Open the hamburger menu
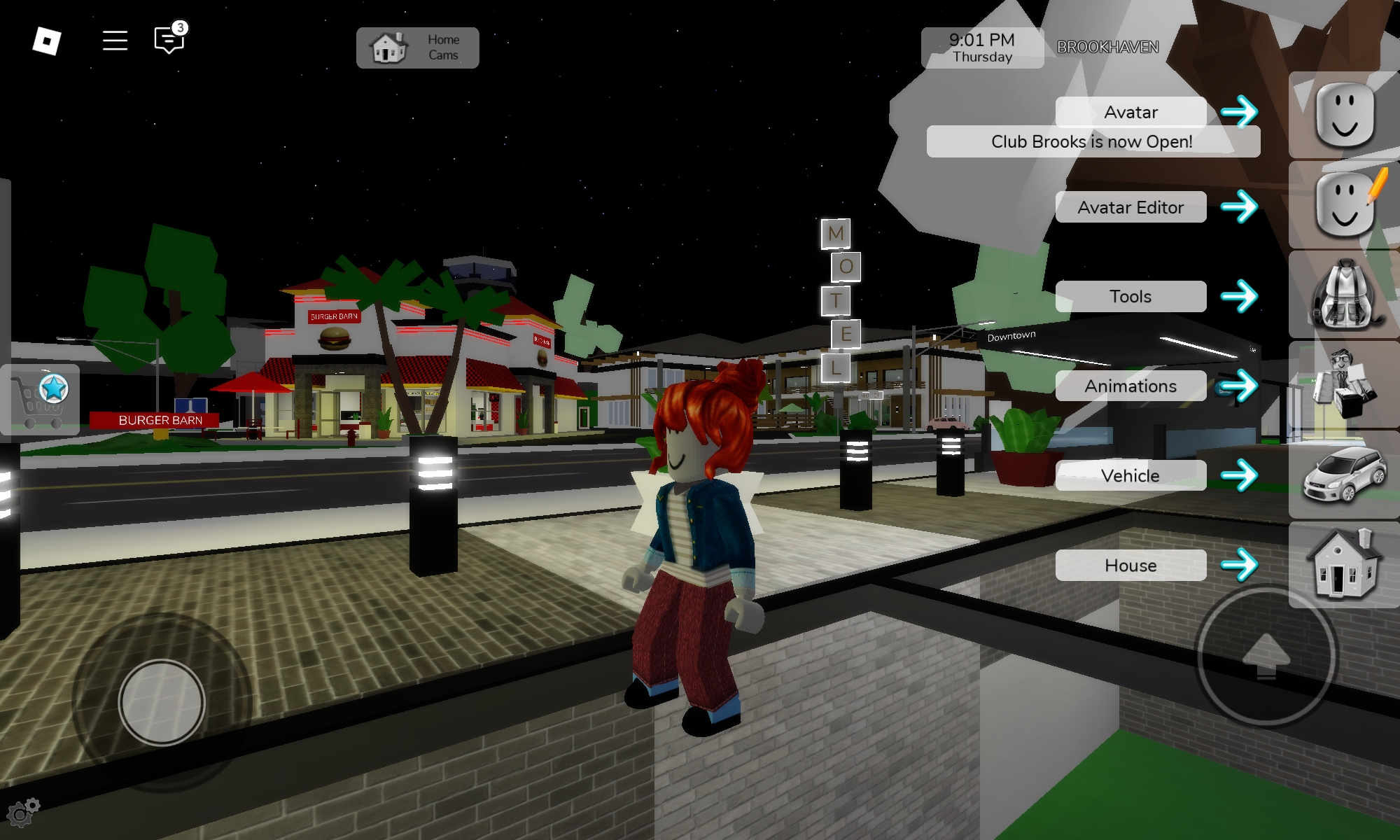This screenshot has width=1400, height=840. tap(113, 40)
